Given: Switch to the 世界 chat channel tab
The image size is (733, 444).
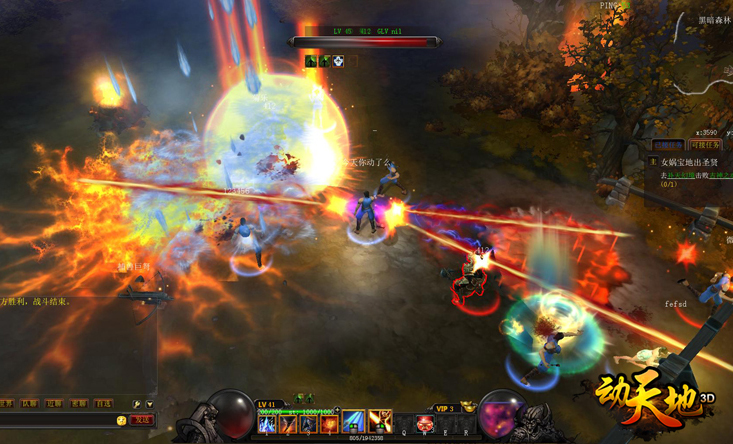Looking at the screenshot, I should click(7, 404).
